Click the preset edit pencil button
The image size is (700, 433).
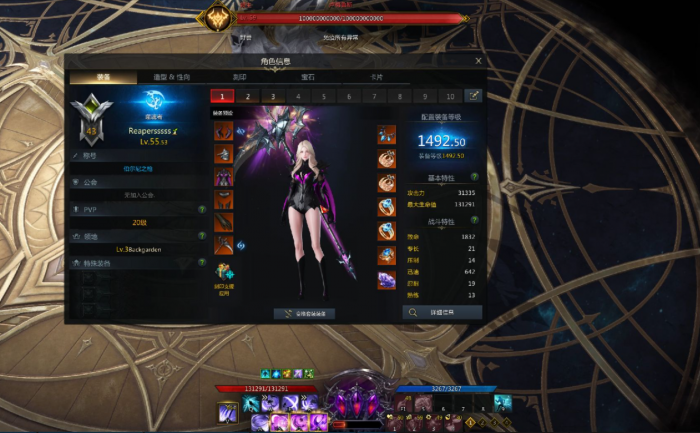point(473,96)
